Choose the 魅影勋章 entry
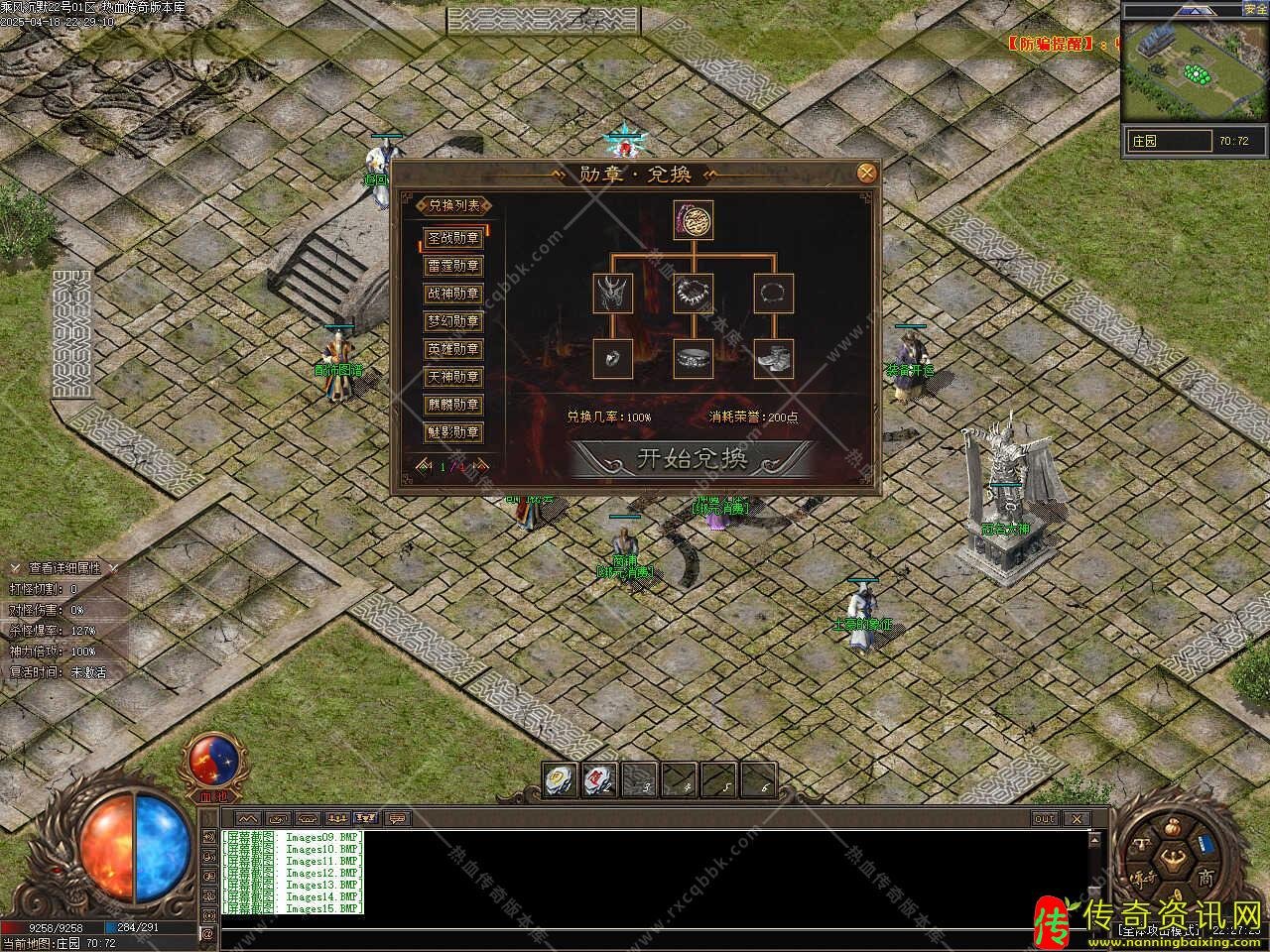 (452, 433)
